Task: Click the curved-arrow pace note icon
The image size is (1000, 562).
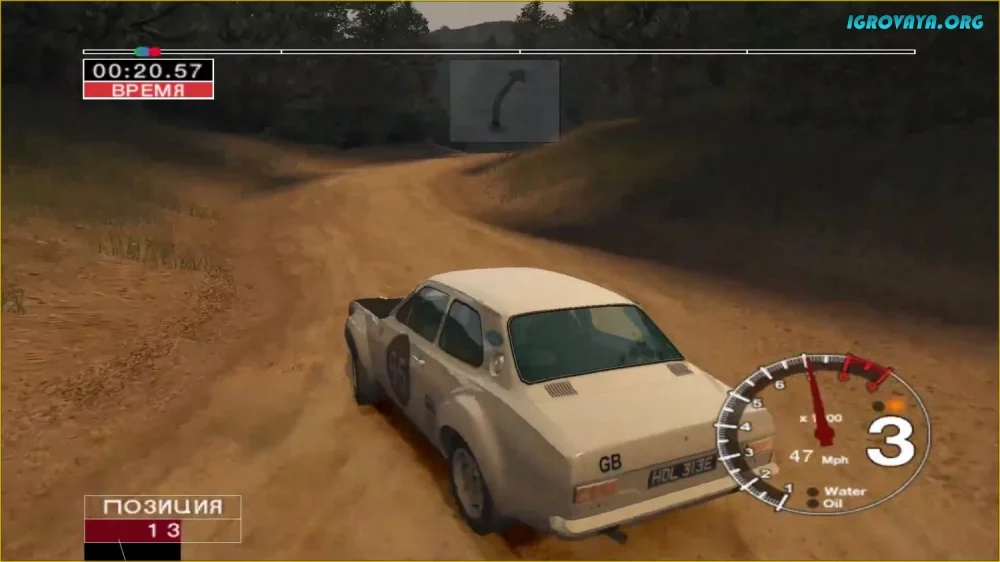Action: pyautogui.click(x=503, y=100)
